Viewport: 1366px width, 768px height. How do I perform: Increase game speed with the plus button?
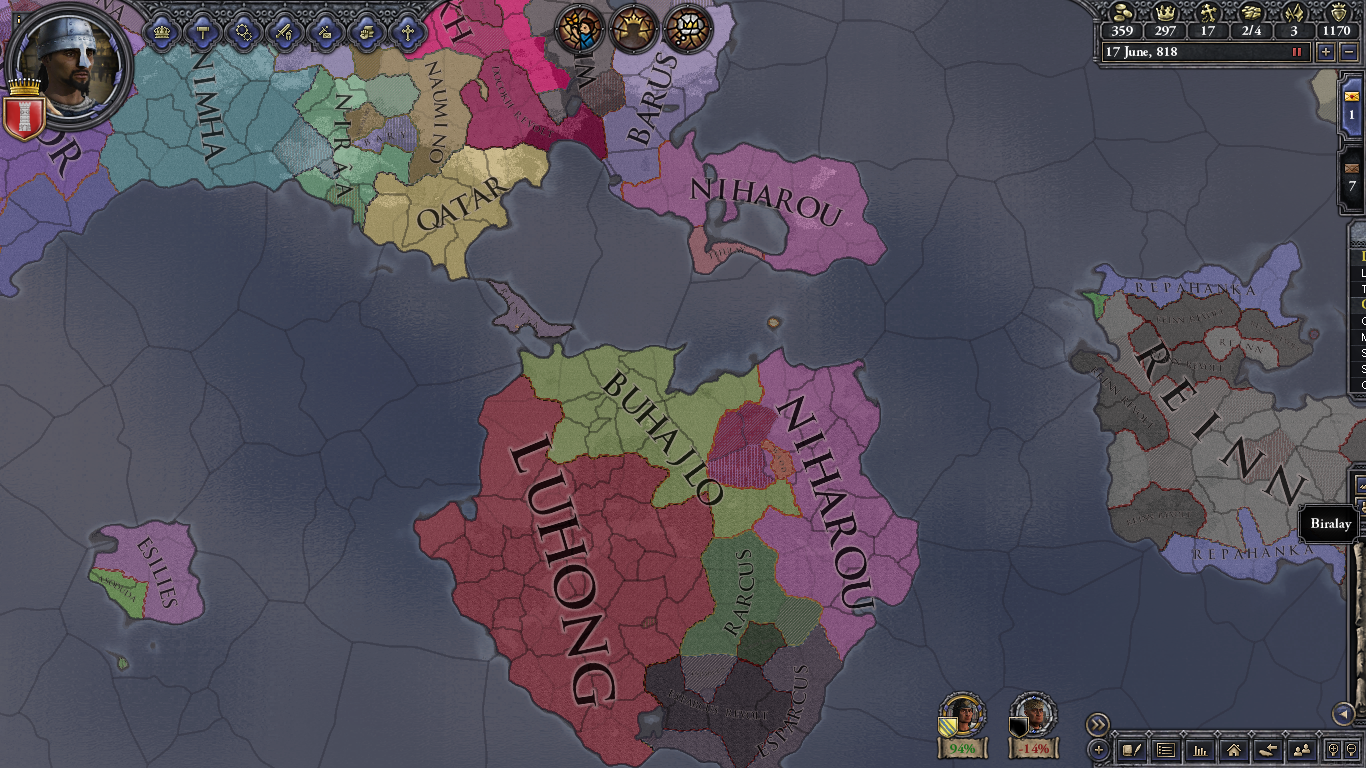(1326, 53)
